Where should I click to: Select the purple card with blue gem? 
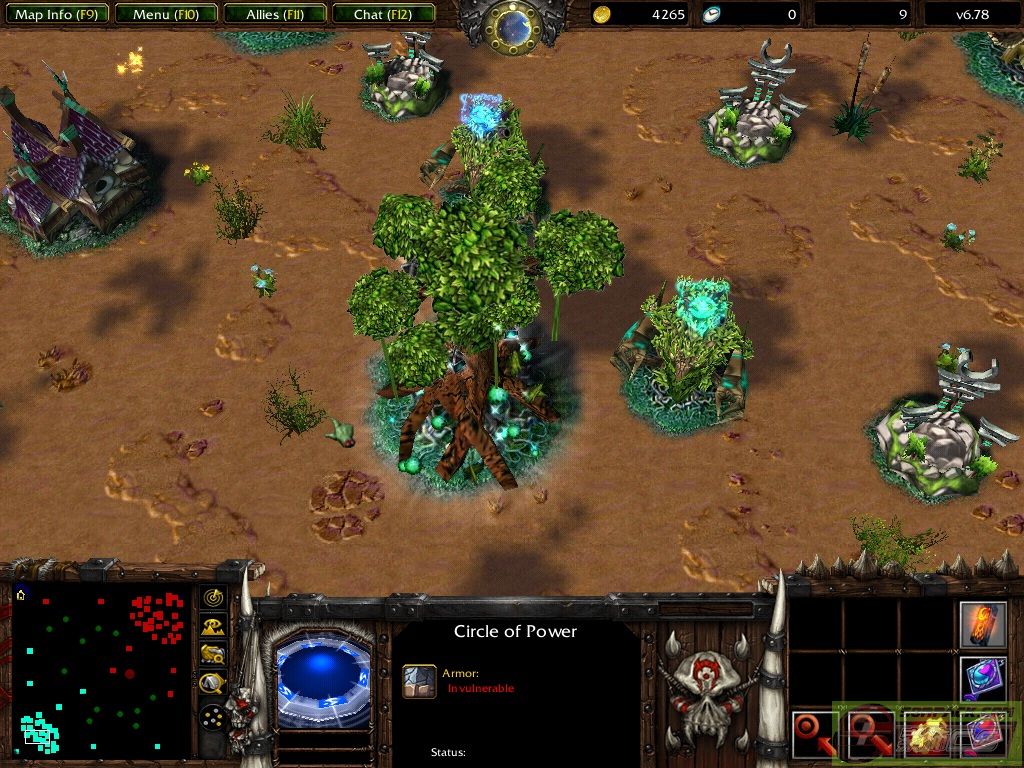pyautogui.click(x=982, y=678)
